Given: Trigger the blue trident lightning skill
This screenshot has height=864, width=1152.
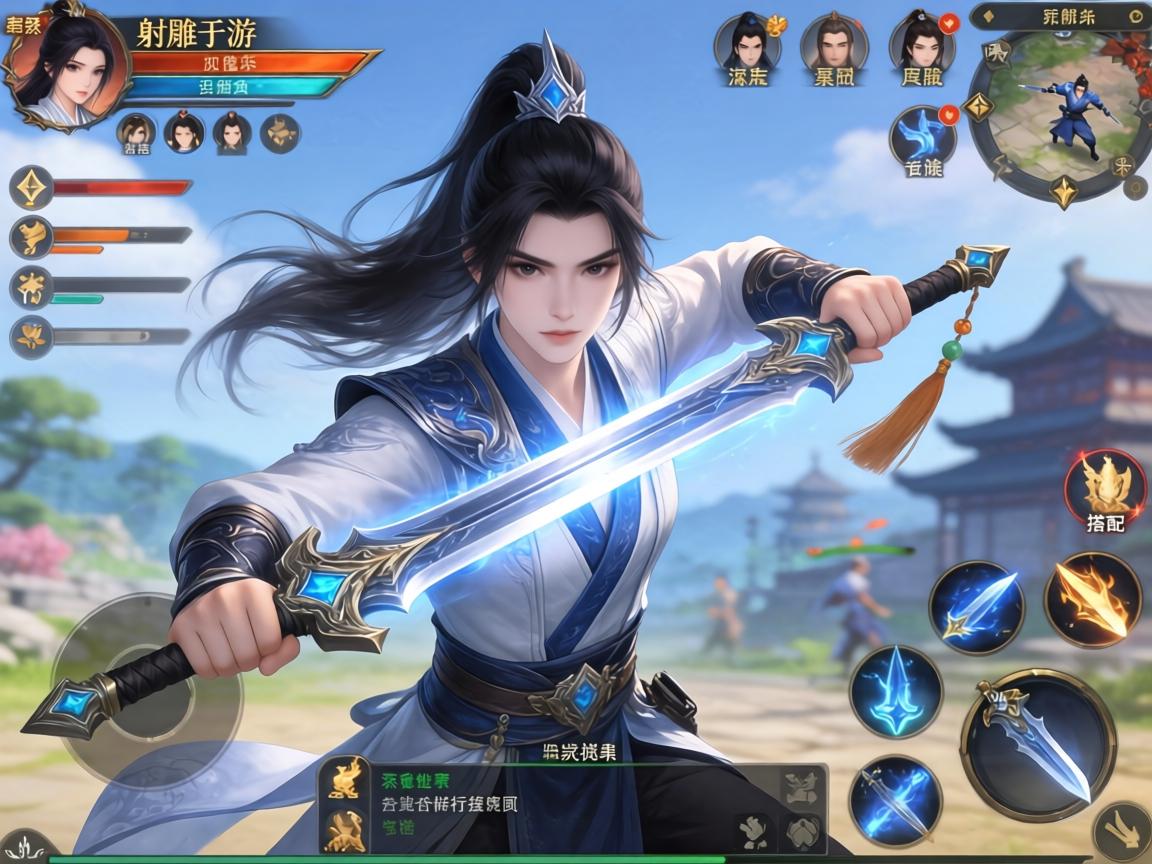Looking at the screenshot, I should pyautogui.click(x=896, y=692).
